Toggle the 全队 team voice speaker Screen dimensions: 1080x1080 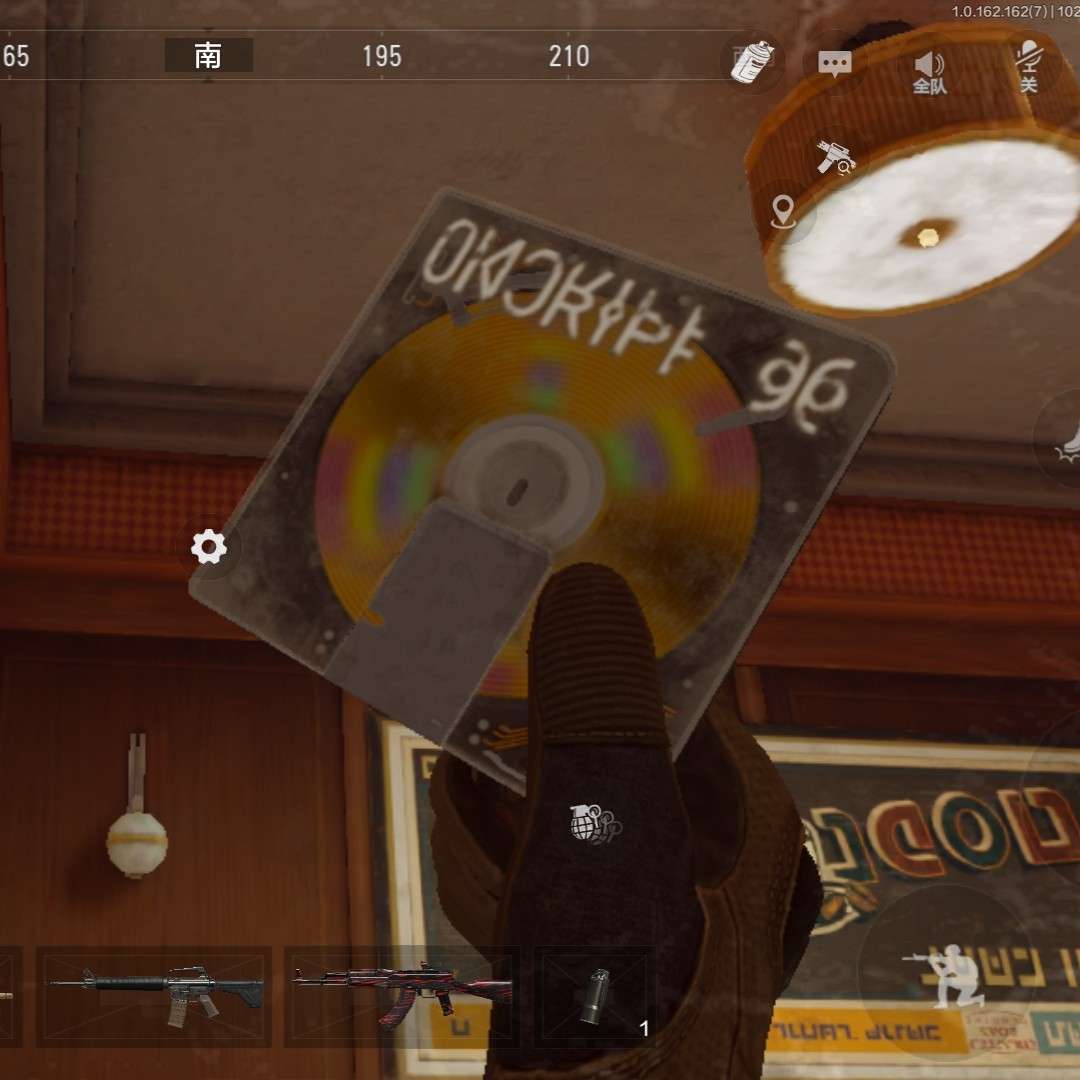click(x=929, y=70)
